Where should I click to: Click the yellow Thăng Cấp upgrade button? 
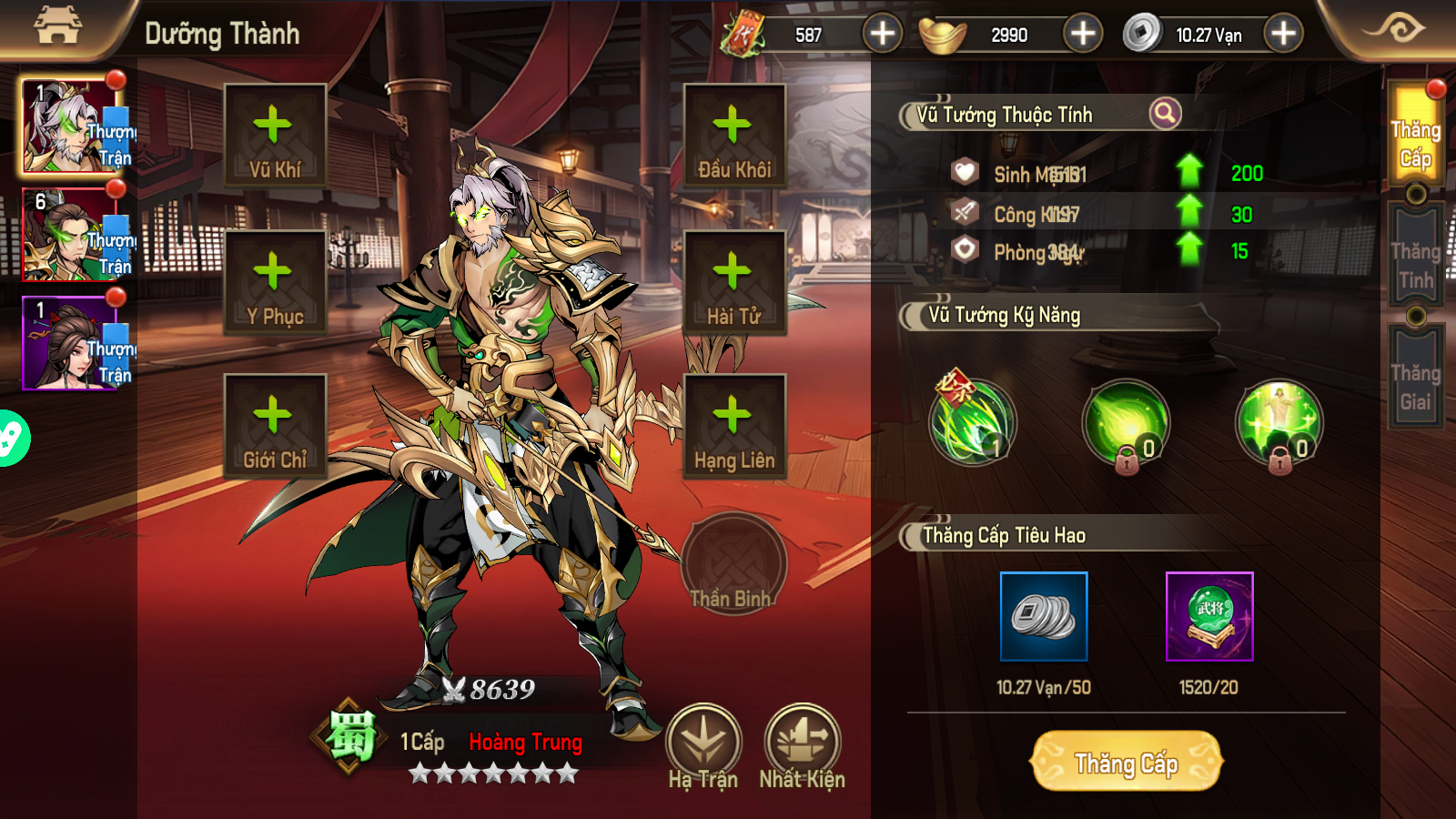coord(1126,762)
